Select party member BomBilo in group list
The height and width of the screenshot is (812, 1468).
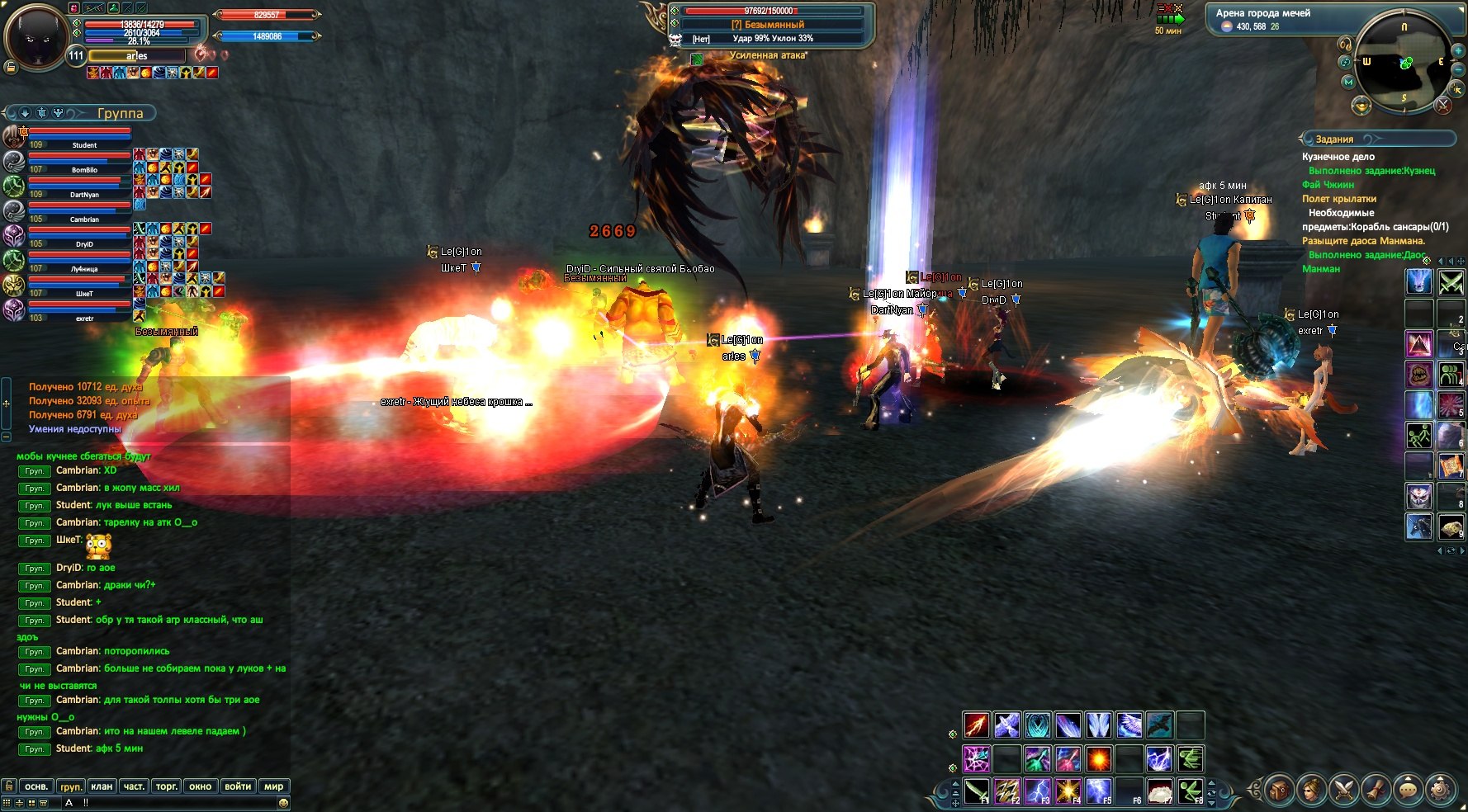[82, 163]
